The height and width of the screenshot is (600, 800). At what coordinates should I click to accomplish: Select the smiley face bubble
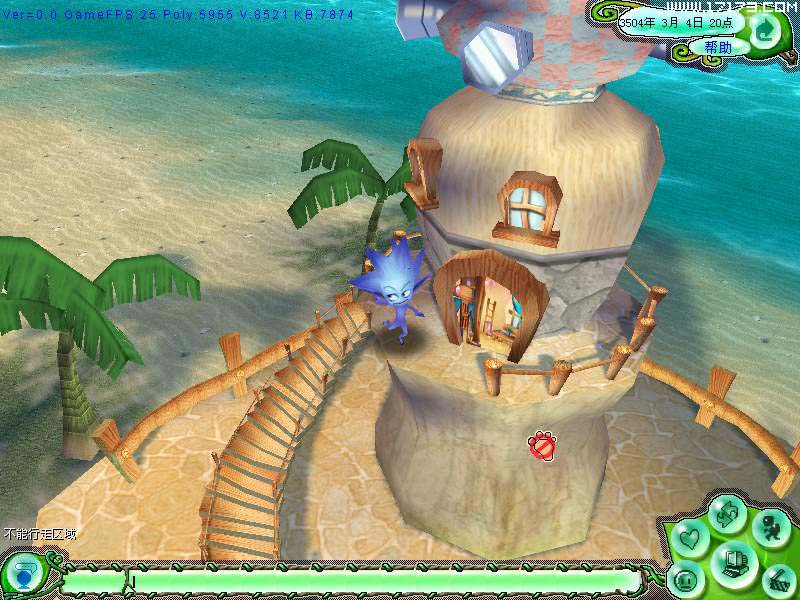[687, 579]
